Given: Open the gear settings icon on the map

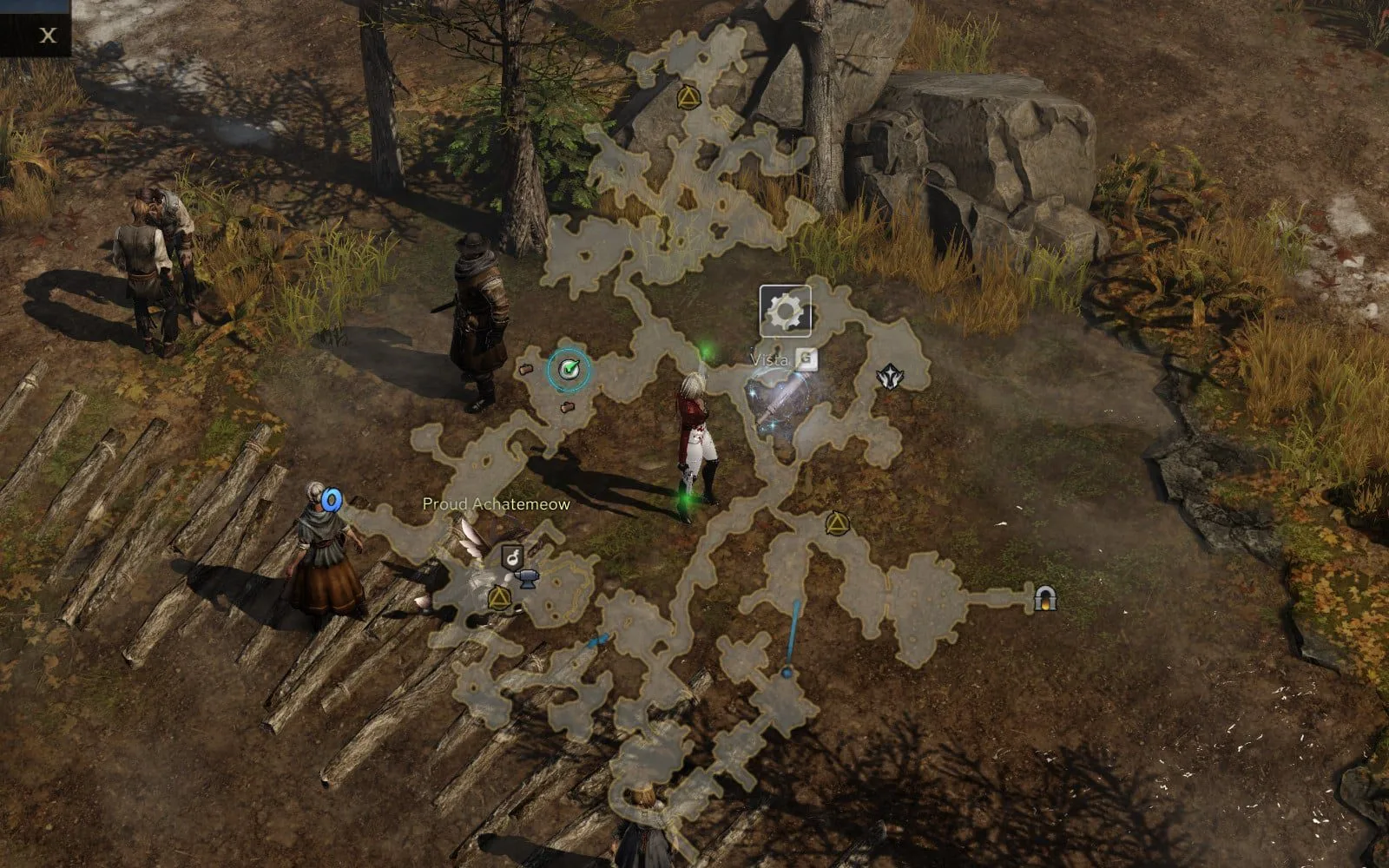Looking at the screenshot, I should (x=785, y=311).
